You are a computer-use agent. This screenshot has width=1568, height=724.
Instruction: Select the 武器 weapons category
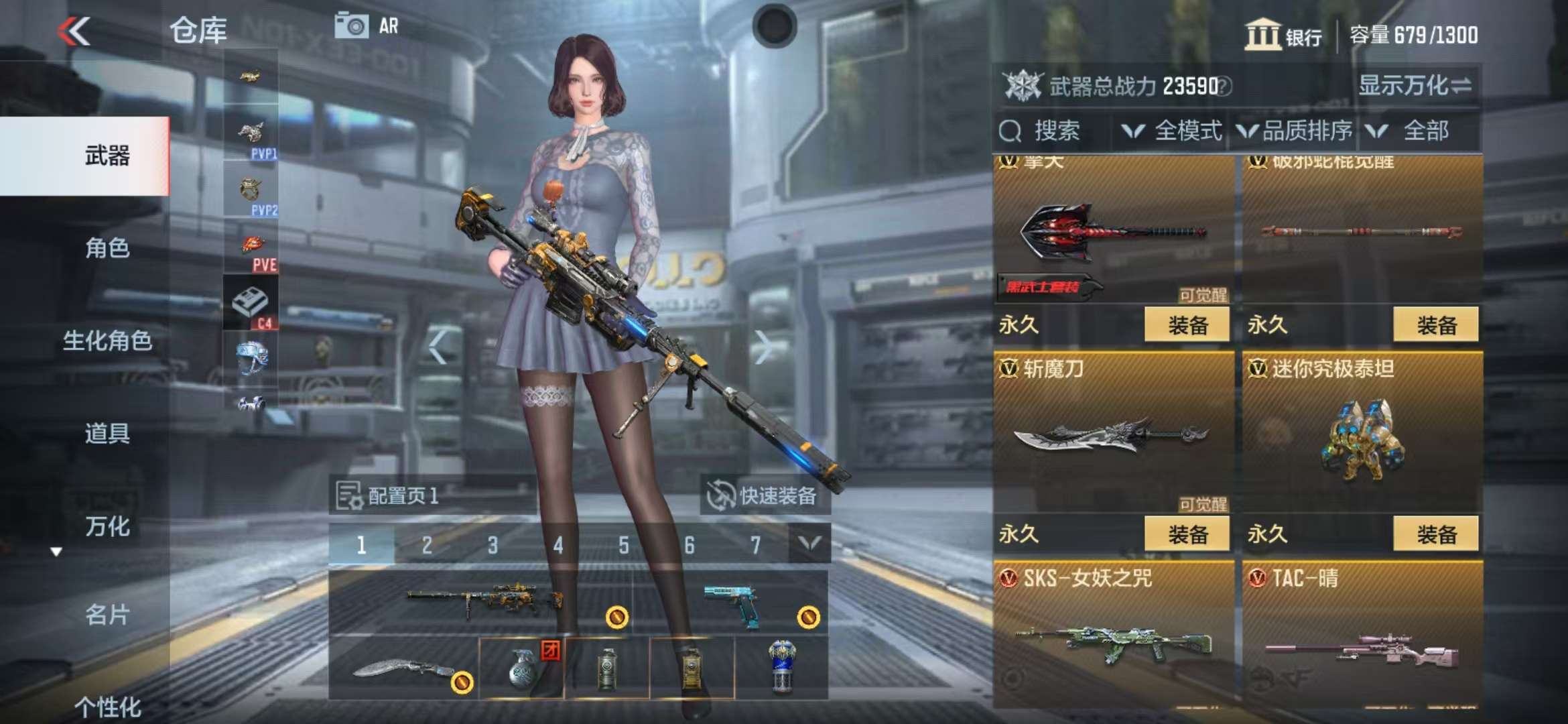[x=107, y=156]
